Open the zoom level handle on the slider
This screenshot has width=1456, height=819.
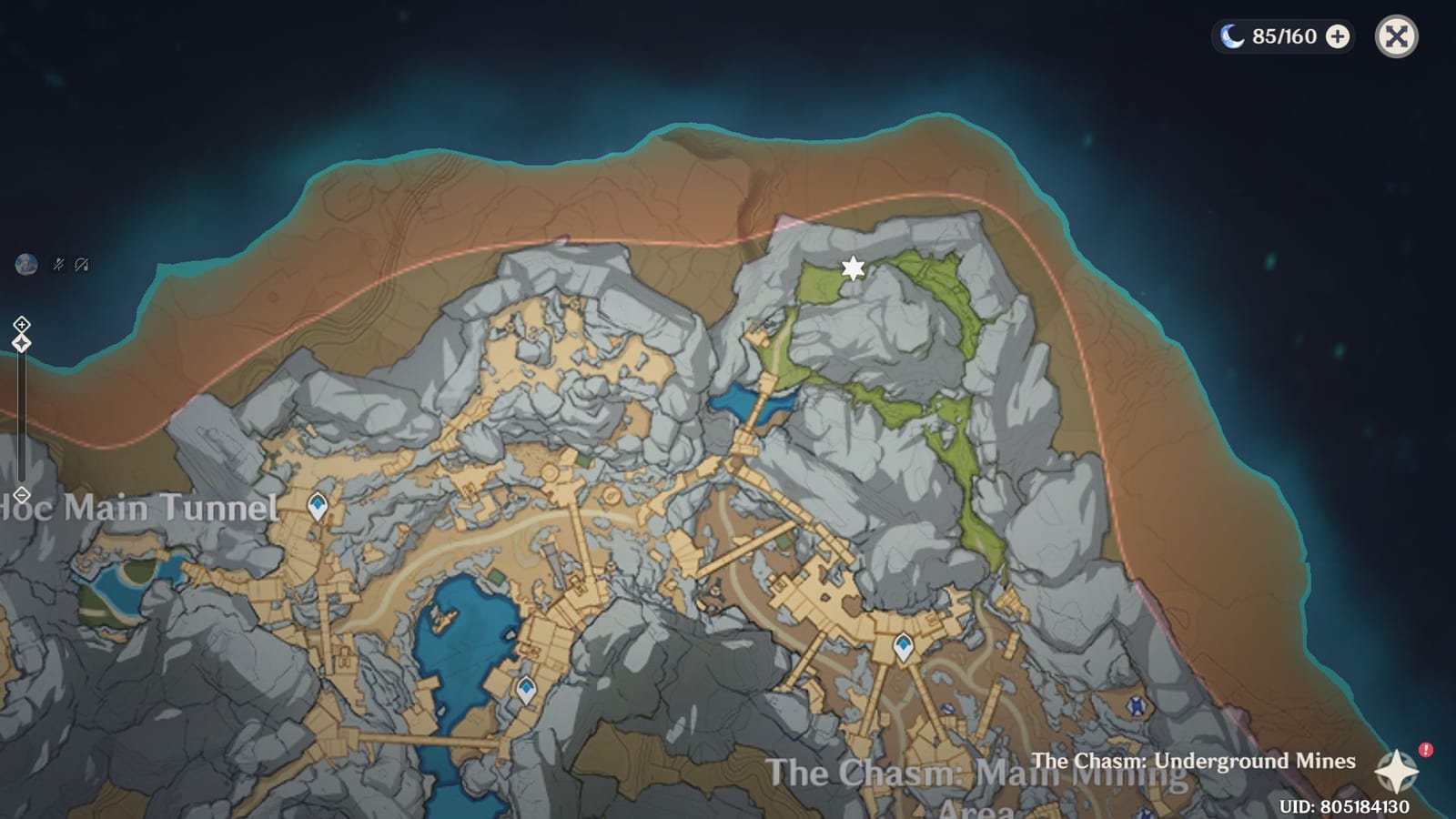tap(20, 342)
